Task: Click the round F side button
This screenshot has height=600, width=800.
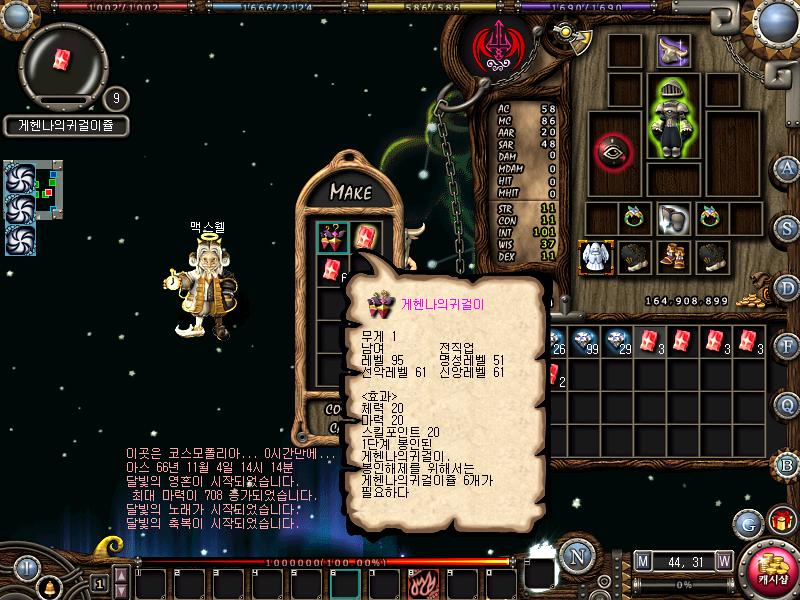Action: point(788,346)
